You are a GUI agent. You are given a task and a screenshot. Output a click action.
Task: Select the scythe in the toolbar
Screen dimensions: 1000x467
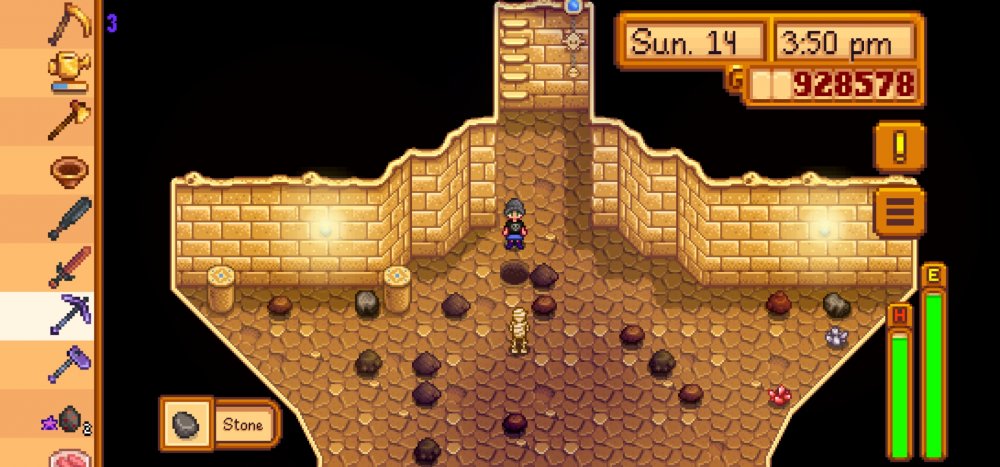[69, 23]
